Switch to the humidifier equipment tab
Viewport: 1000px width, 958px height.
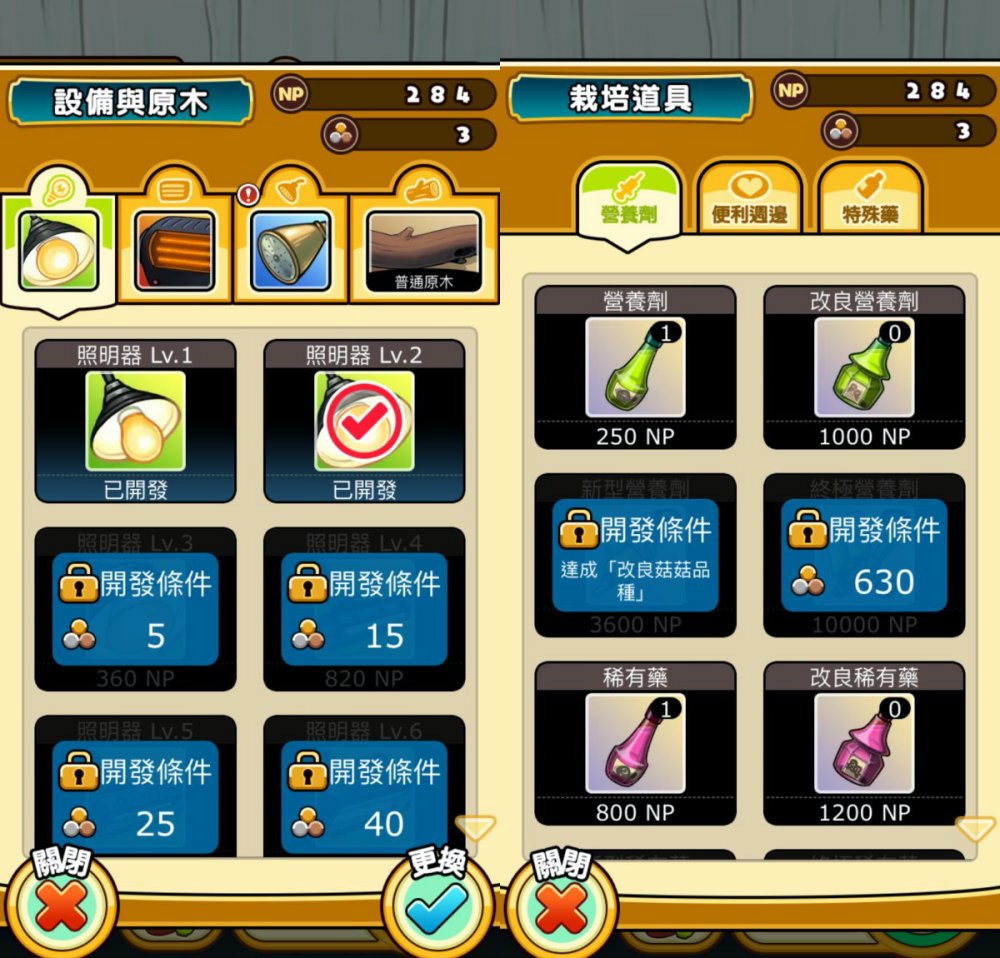click(290, 250)
